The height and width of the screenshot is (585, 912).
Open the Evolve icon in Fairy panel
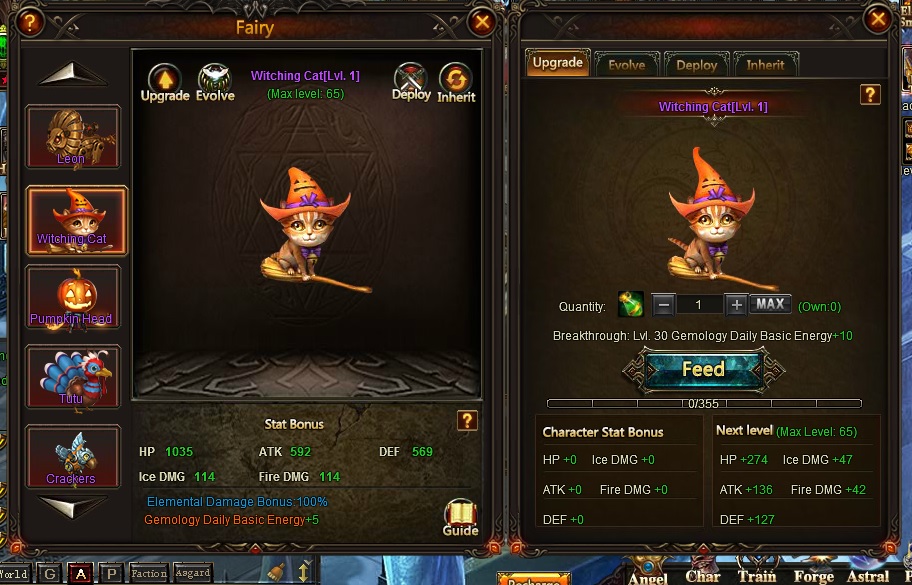(215, 82)
